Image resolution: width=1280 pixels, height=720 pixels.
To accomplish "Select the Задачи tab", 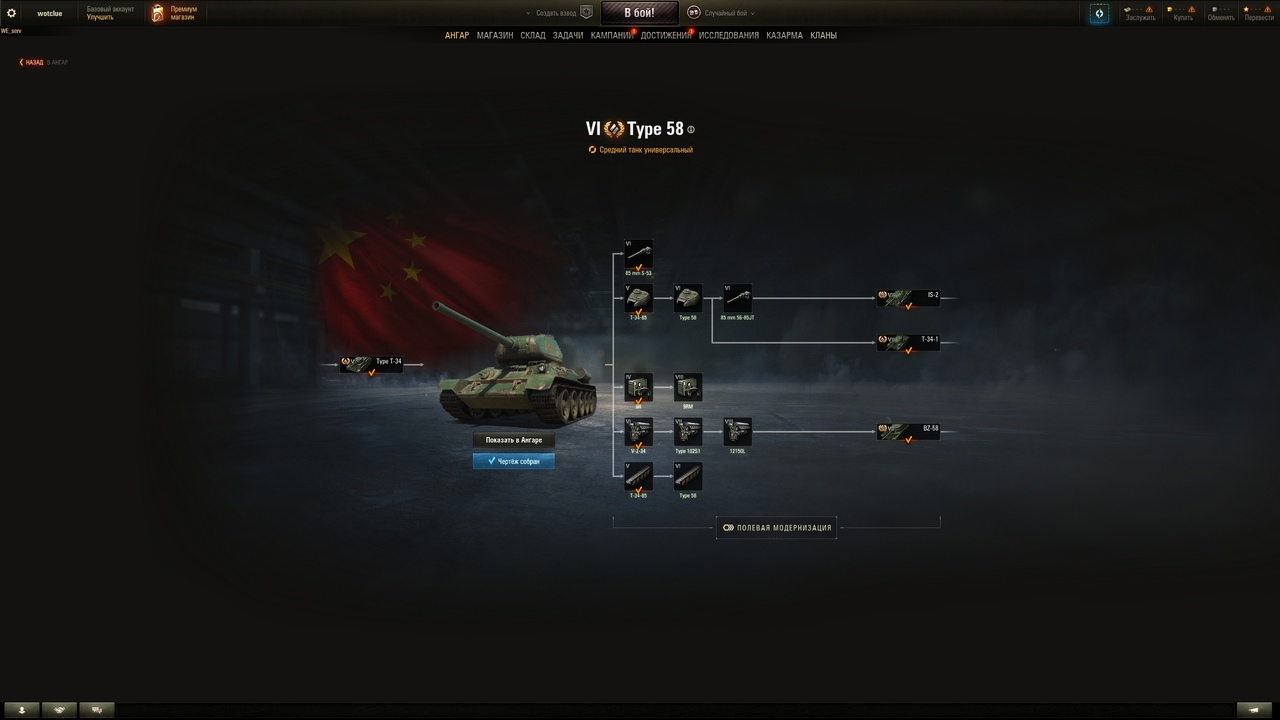I will point(568,35).
